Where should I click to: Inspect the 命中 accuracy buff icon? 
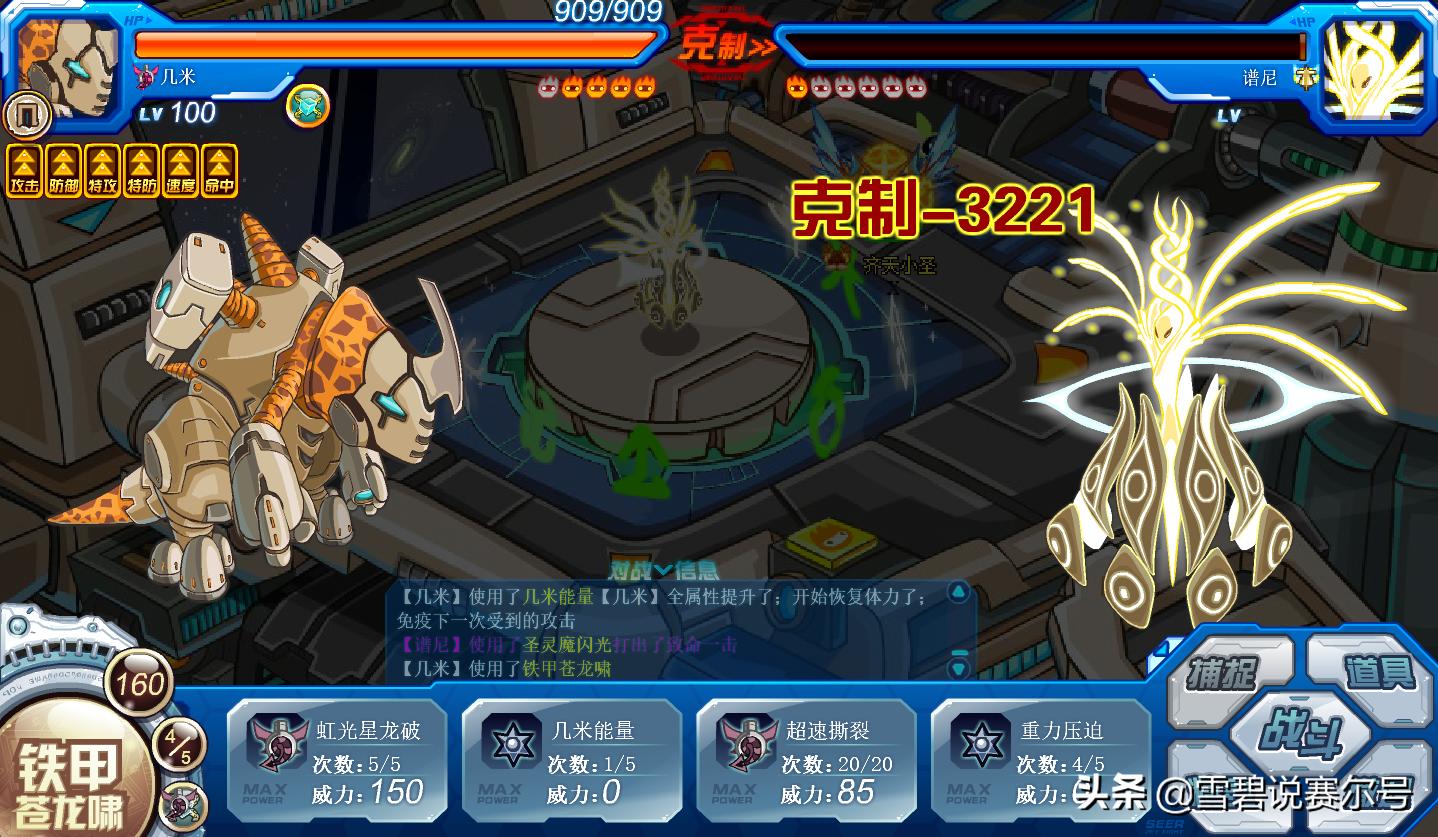tap(220, 170)
